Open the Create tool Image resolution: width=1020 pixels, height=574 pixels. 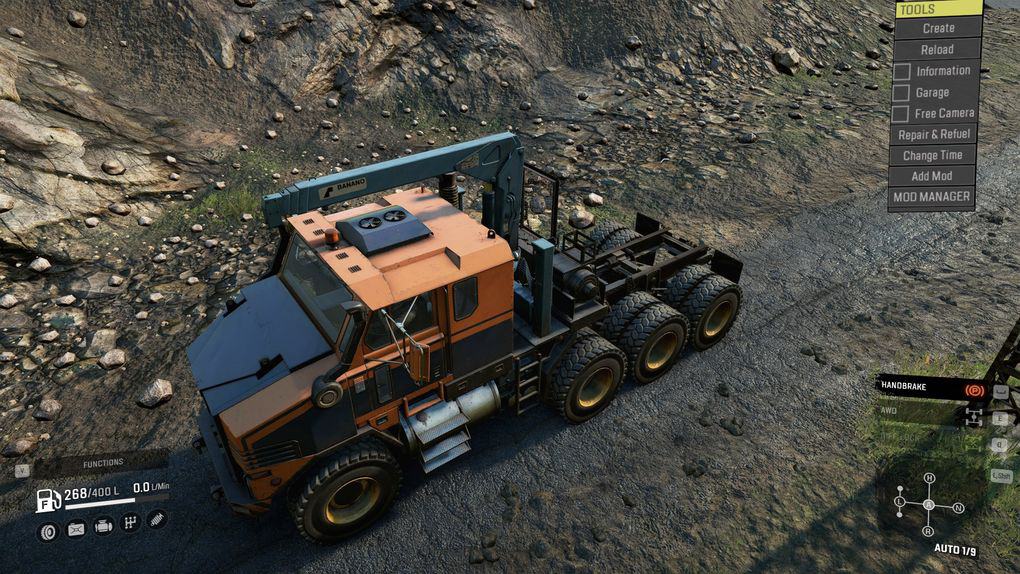pyautogui.click(x=937, y=28)
